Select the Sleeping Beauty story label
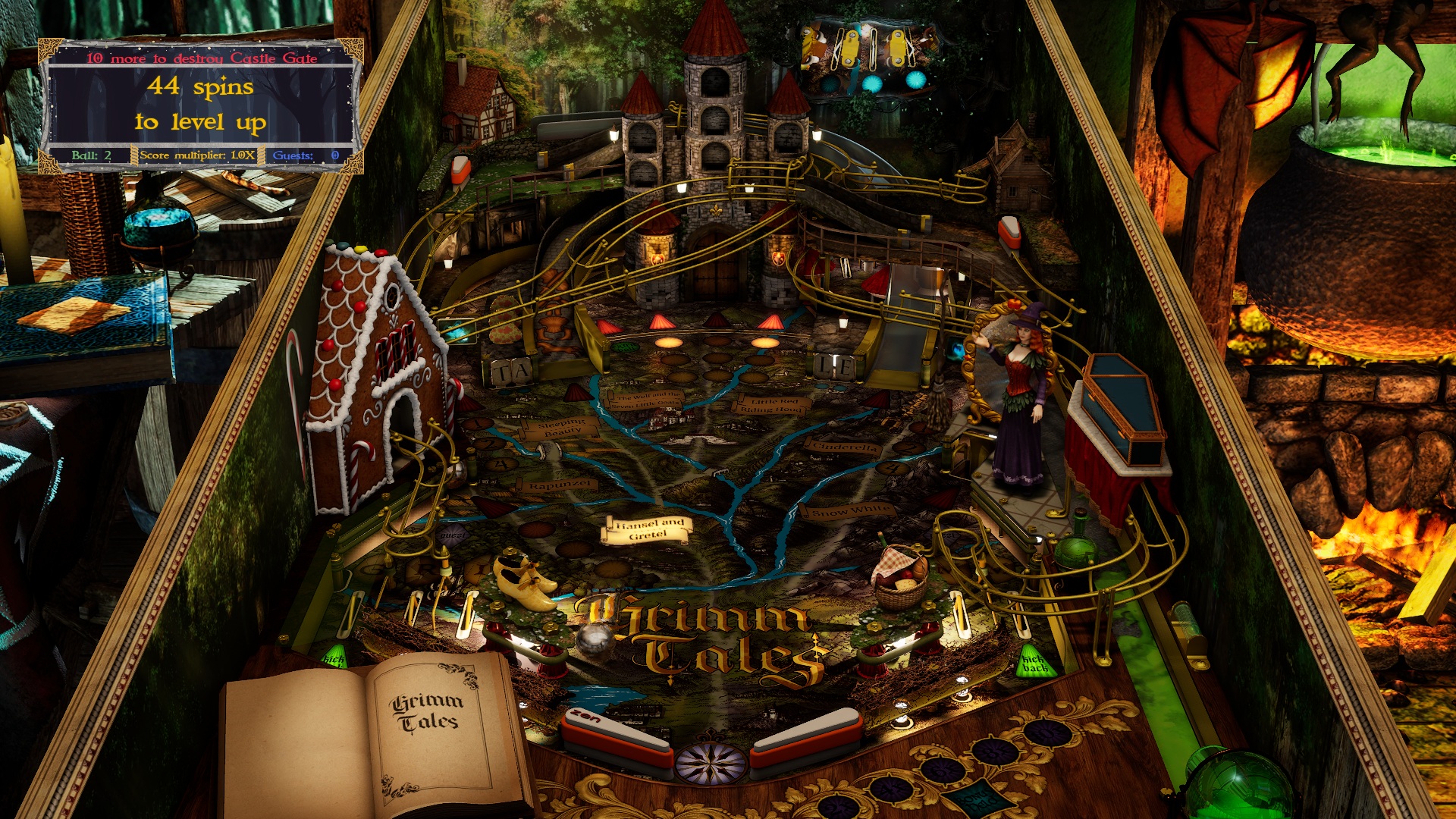Image resolution: width=1456 pixels, height=819 pixels. 559,430
